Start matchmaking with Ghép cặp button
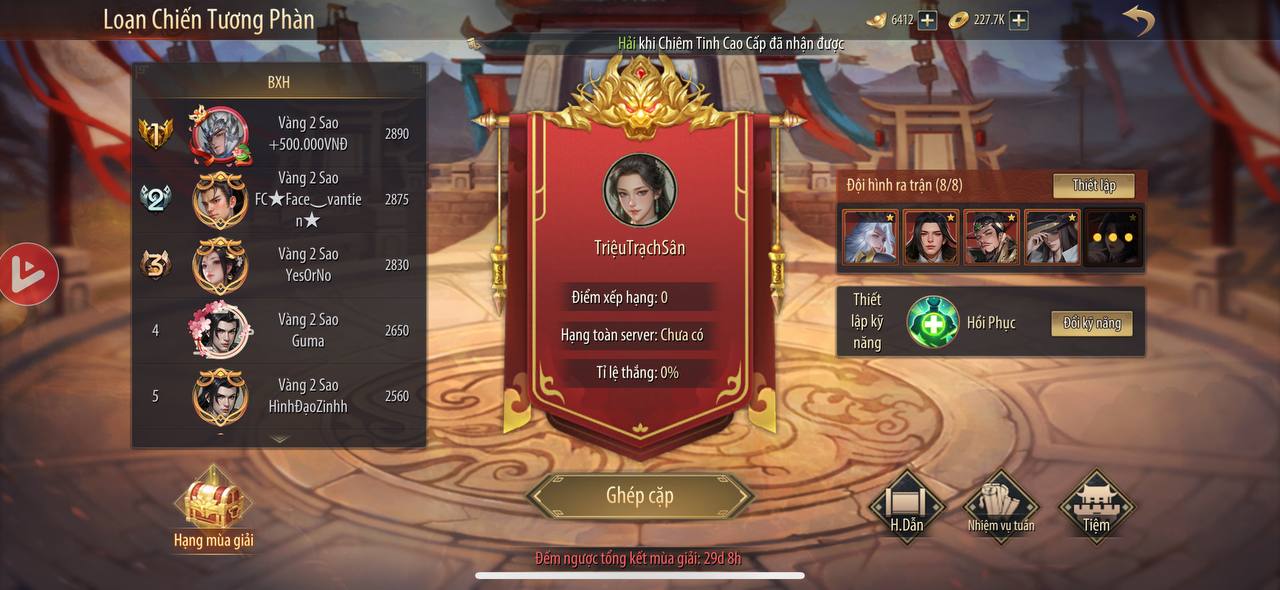1280x590 pixels. pos(640,496)
